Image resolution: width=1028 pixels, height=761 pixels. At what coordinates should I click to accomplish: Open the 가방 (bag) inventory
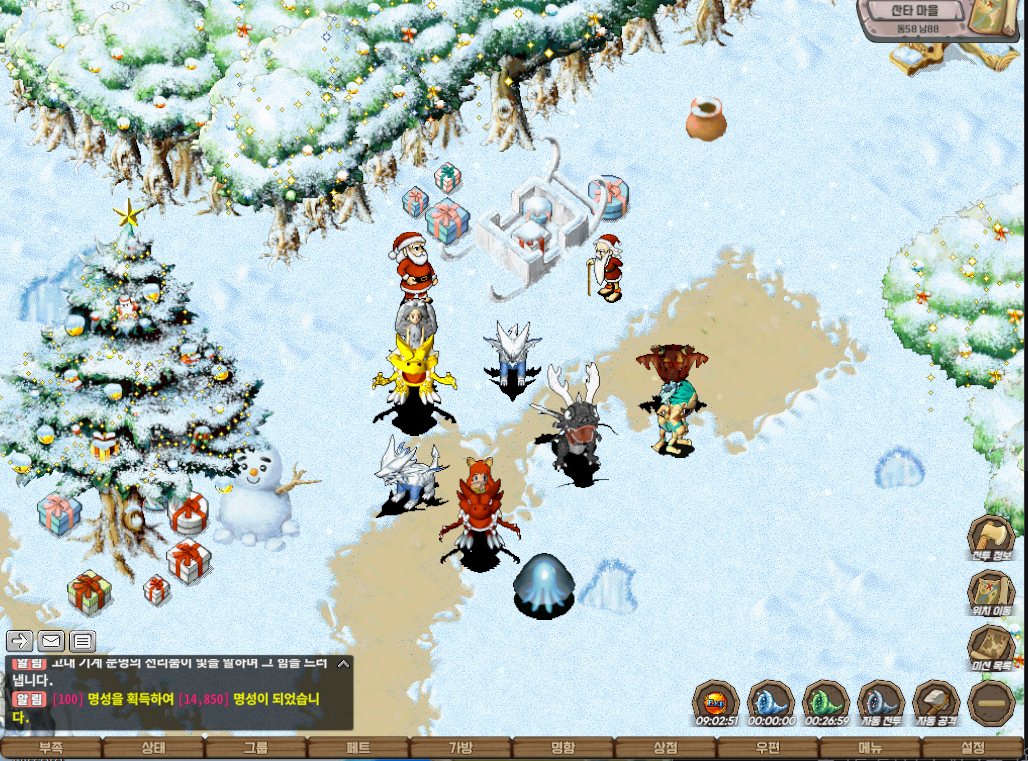click(x=461, y=748)
